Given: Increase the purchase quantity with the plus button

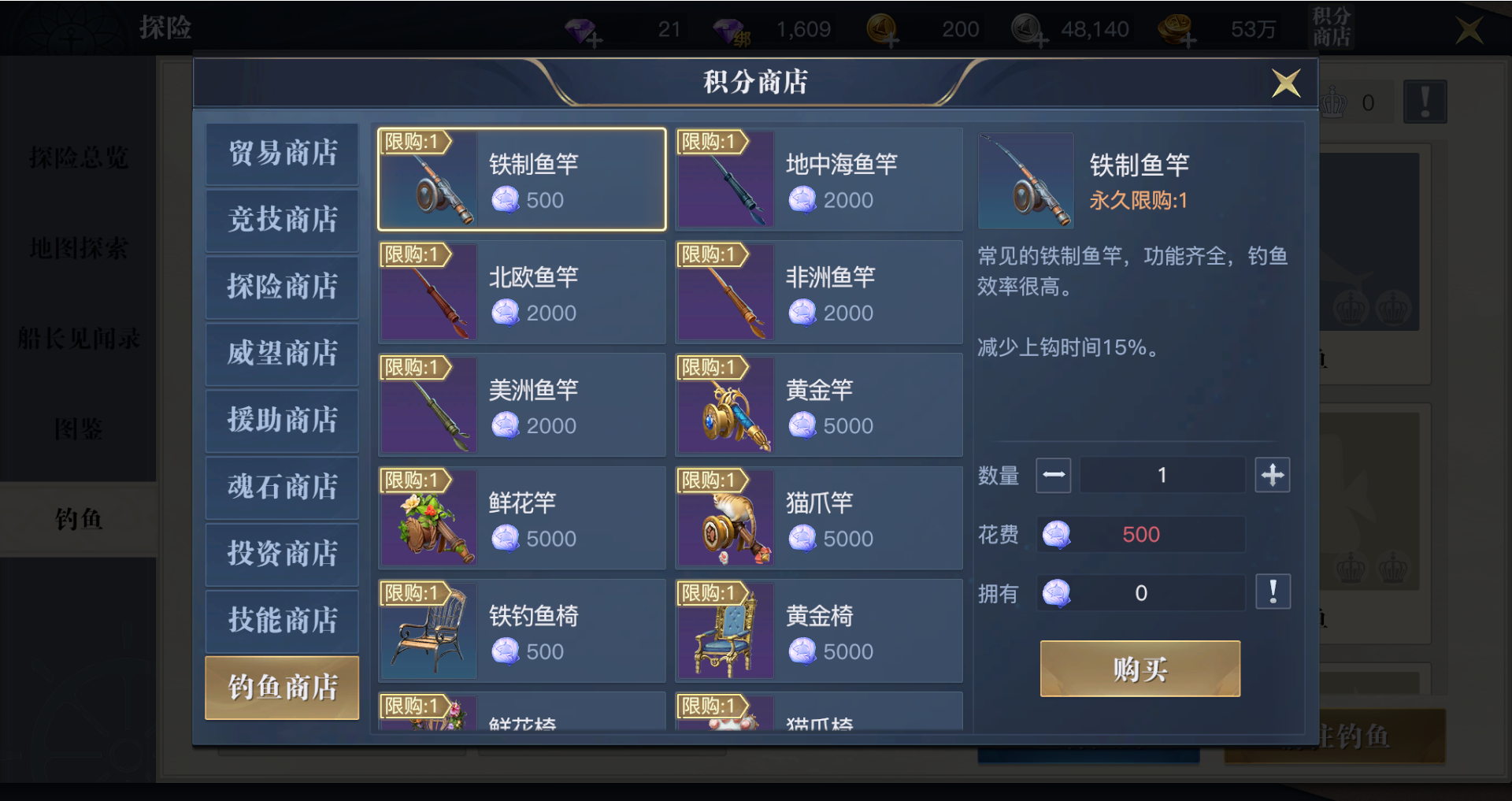Looking at the screenshot, I should click(1273, 474).
